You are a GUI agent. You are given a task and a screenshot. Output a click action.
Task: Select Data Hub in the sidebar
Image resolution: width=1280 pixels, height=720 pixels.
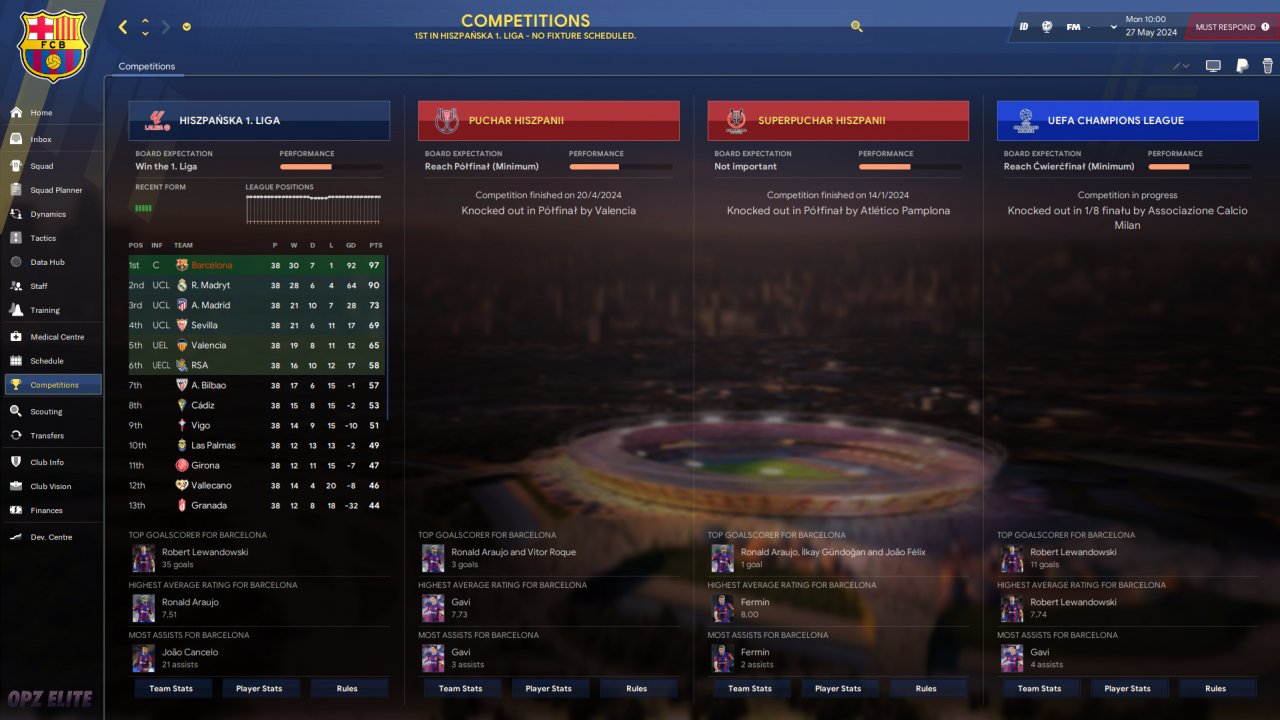click(47, 262)
